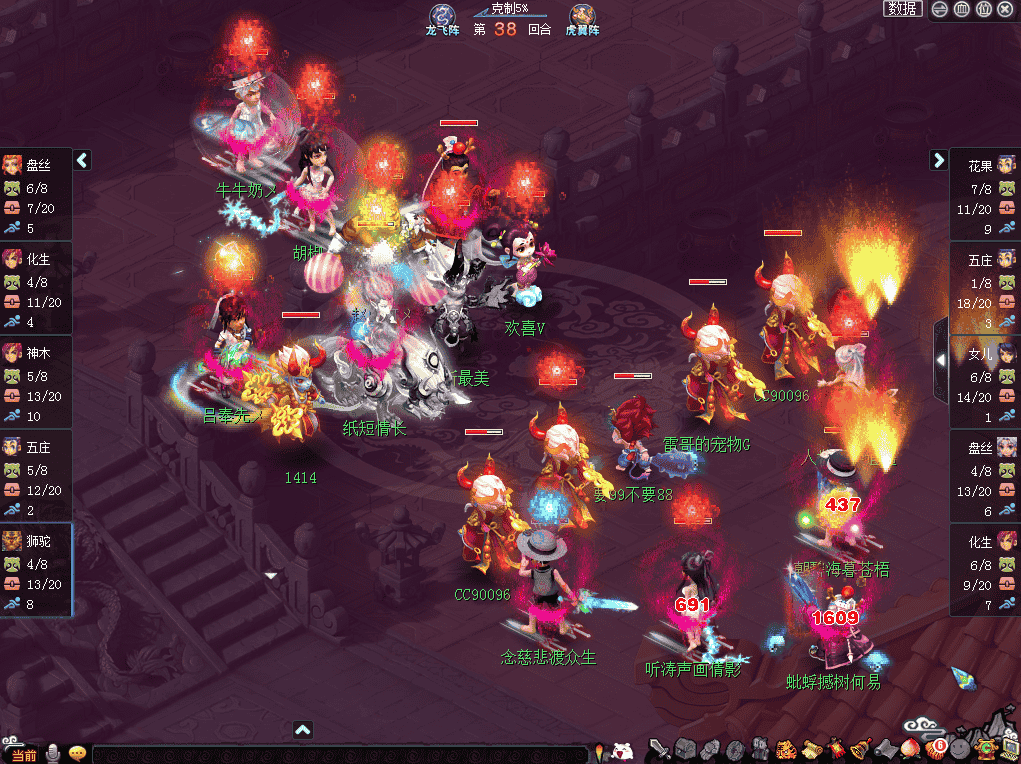Screen dimensions: 1021x764
Task: Select the 神木 row in left team list
Action: tap(36, 381)
